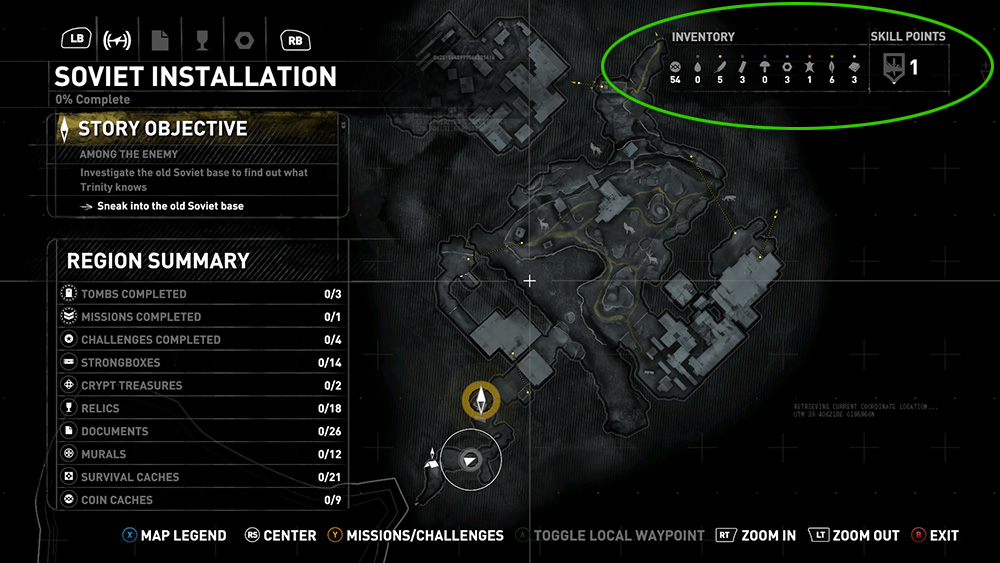Exit the map screen

coord(935,536)
